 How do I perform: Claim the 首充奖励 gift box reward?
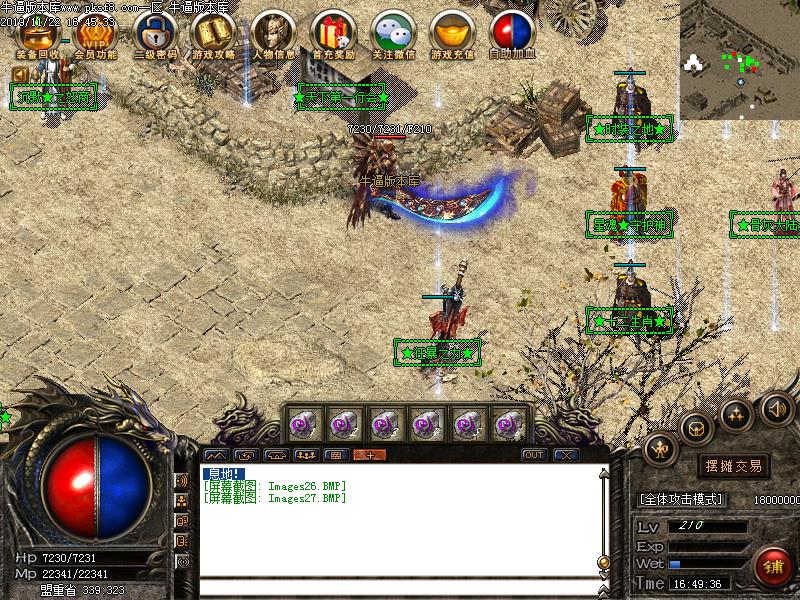pos(331,34)
